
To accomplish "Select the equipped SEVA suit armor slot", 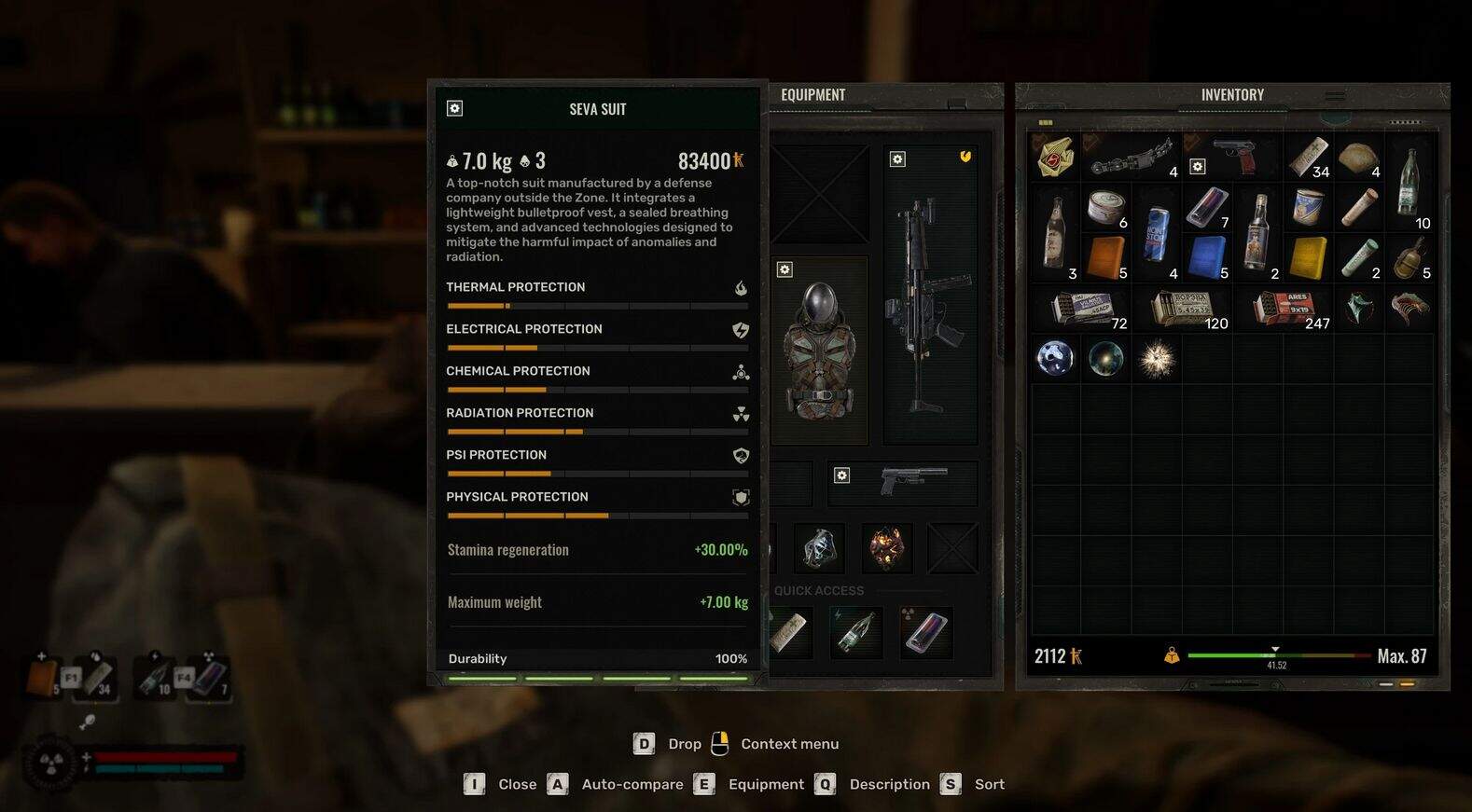I will click(x=819, y=351).
